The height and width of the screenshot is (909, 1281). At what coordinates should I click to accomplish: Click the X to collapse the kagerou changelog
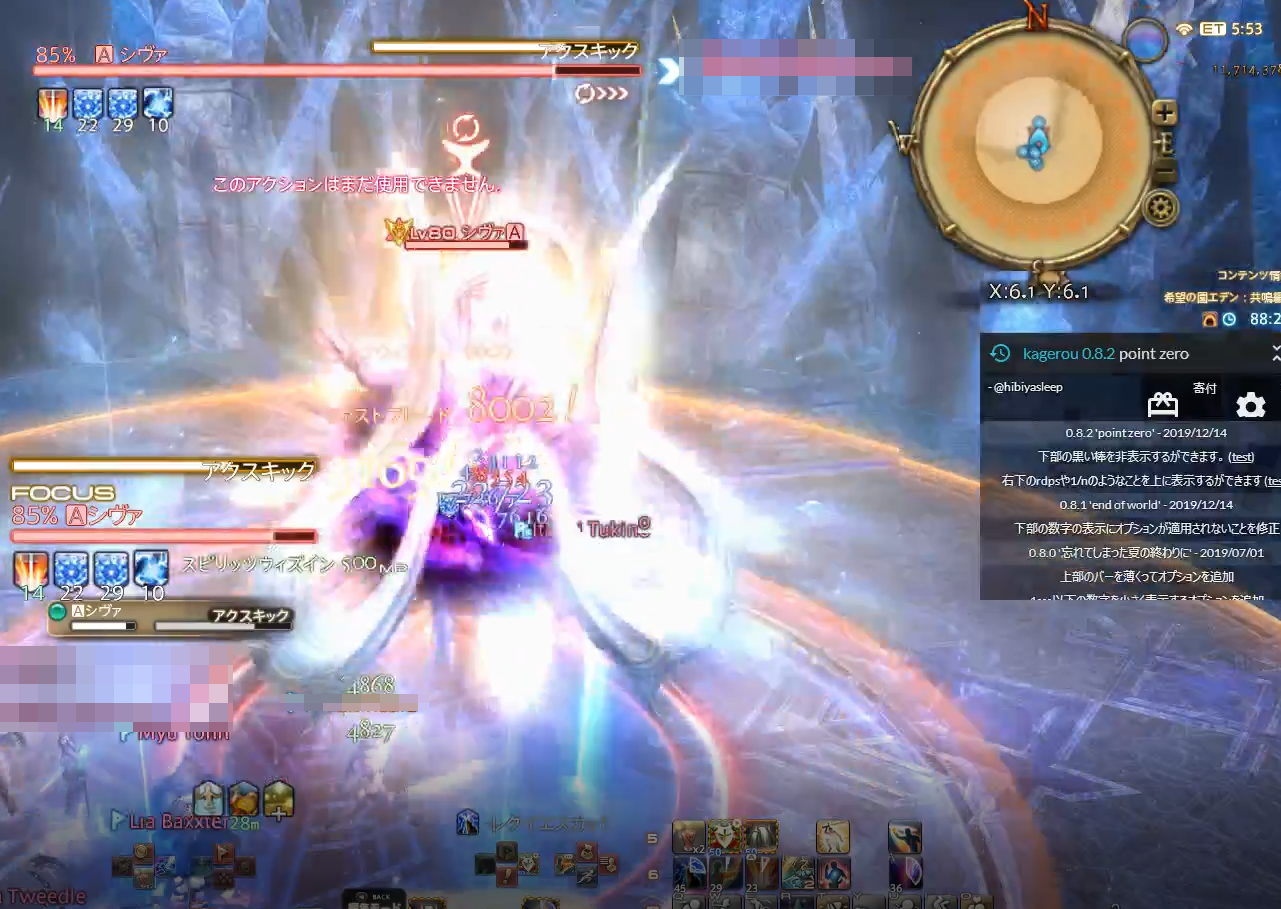click(1275, 353)
